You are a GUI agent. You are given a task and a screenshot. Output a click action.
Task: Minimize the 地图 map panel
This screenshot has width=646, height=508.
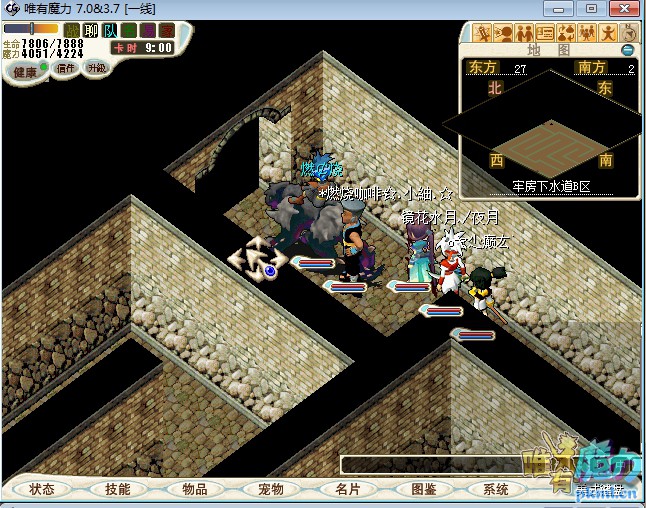[x=627, y=49]
